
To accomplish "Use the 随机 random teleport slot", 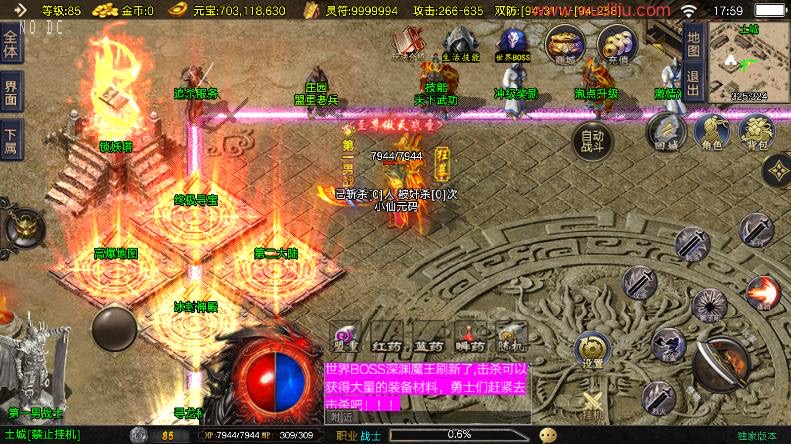I will [512, 337].
